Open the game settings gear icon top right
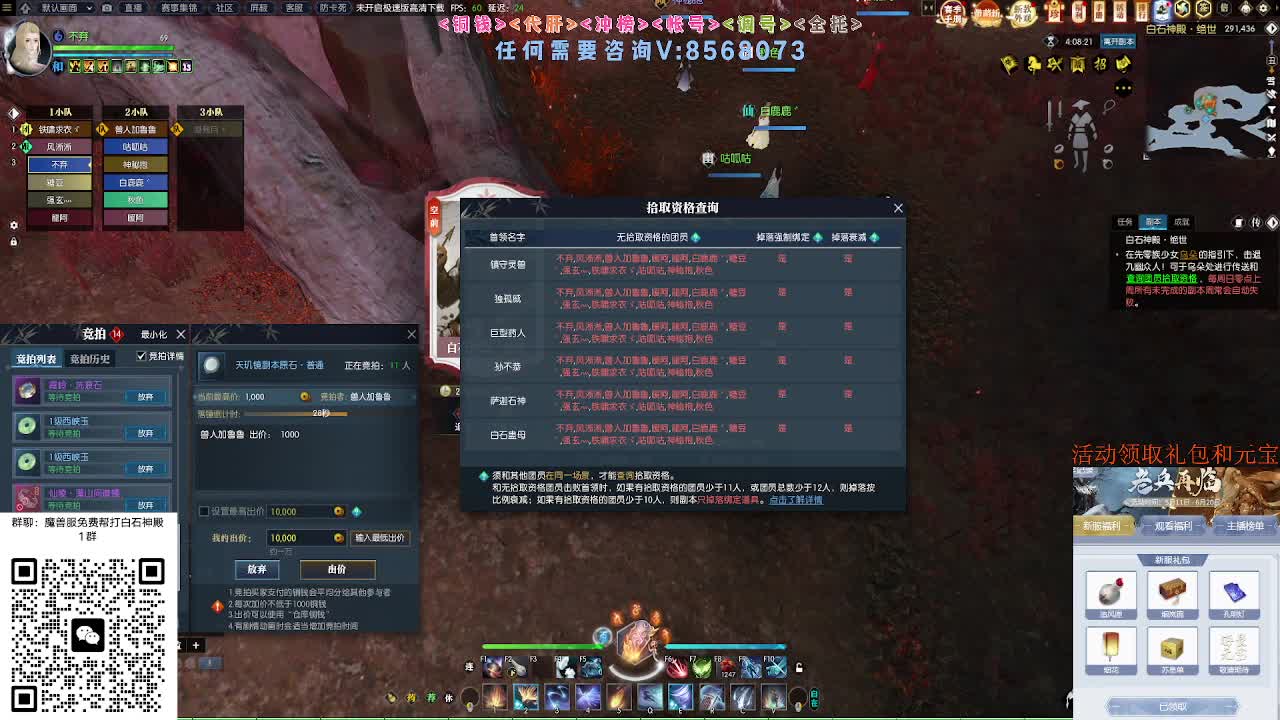The width and height of the screenshot is (1280, 720). click(1264, 9)
